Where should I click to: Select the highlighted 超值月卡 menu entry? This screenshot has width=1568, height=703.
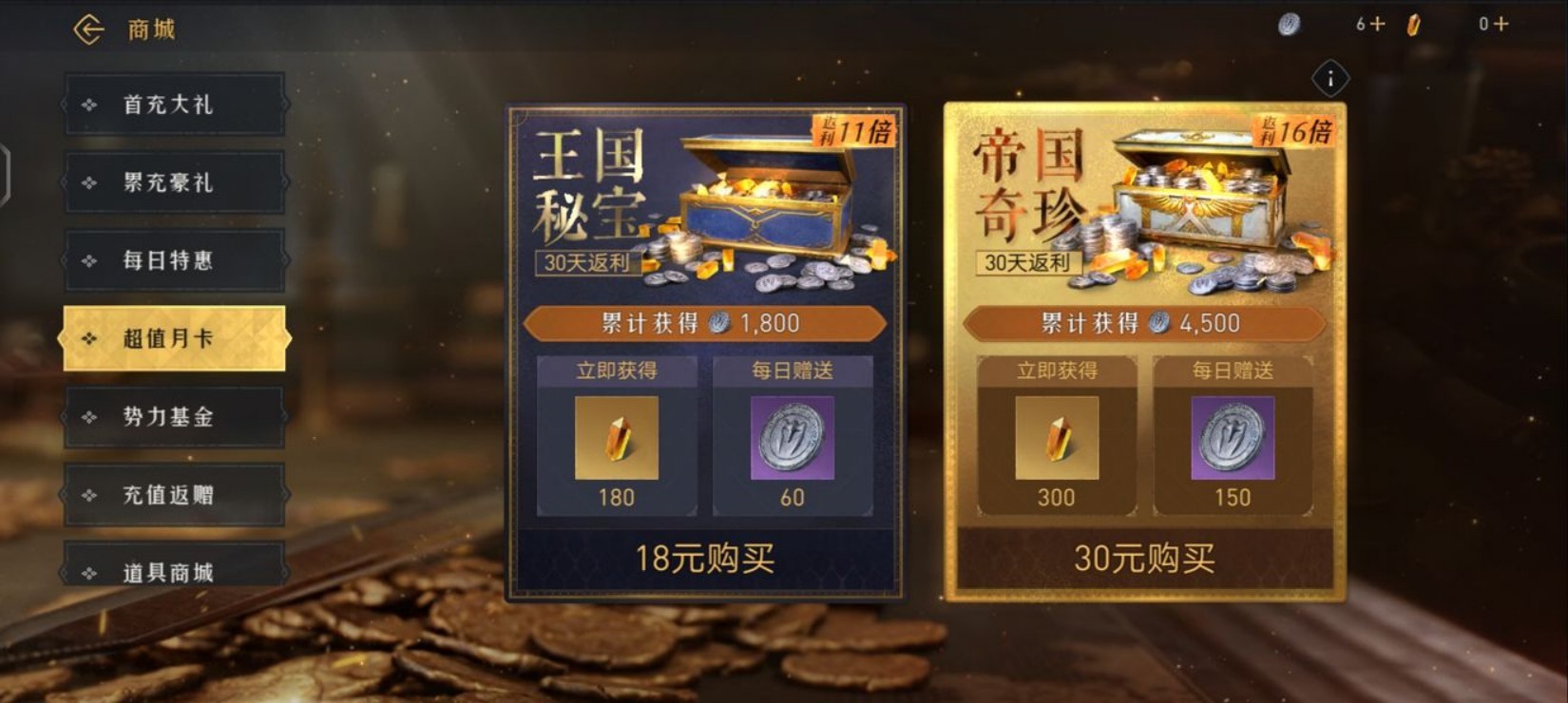point(174,337)
